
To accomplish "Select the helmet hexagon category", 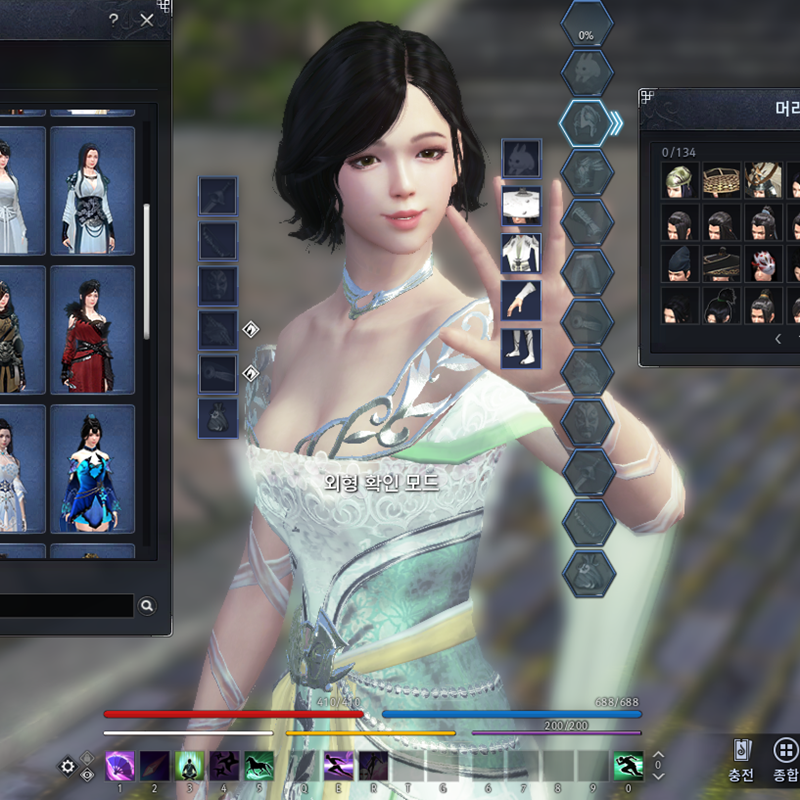I will click(586, 121).
